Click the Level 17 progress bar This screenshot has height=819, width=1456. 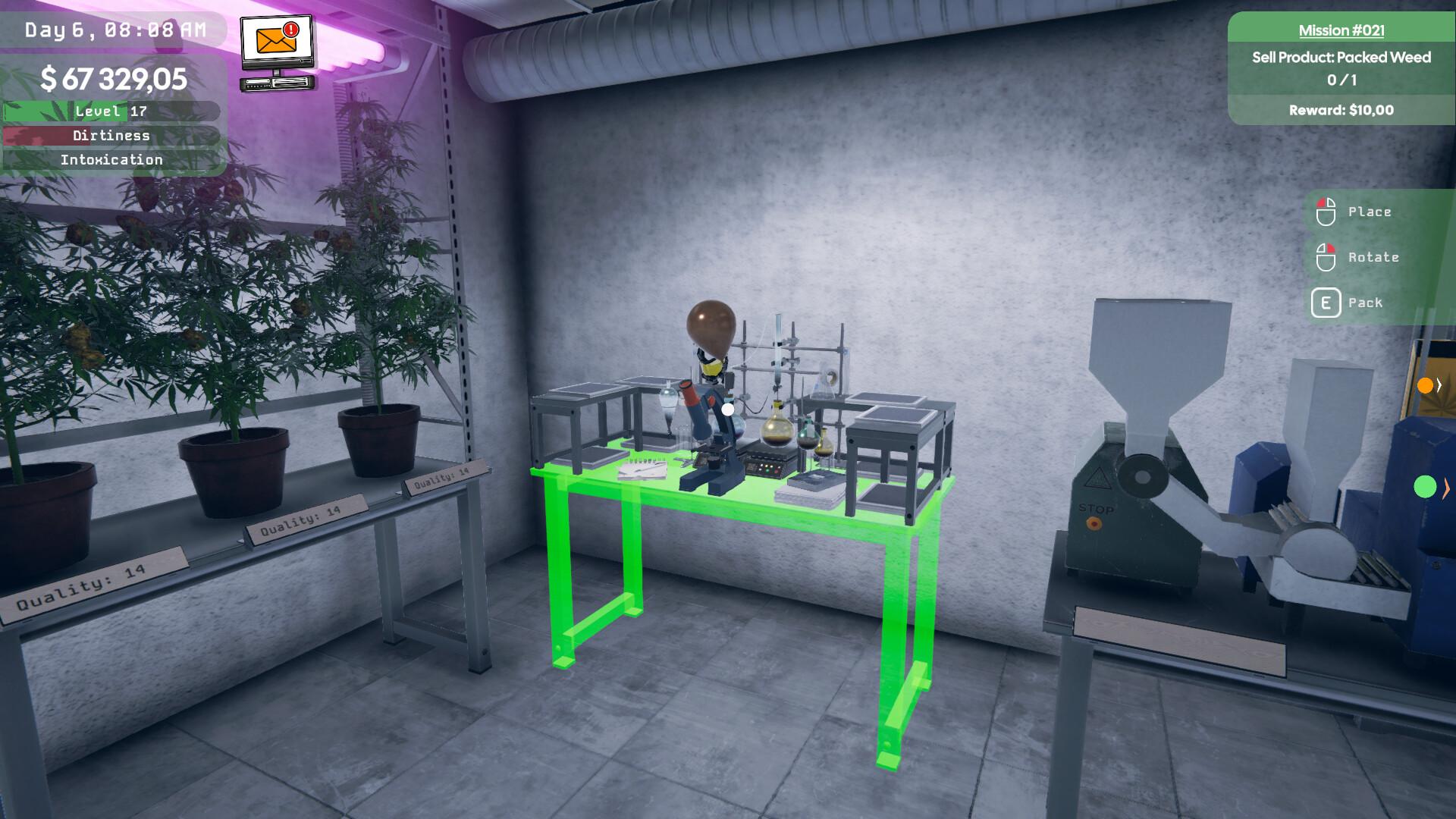(111, 111)
